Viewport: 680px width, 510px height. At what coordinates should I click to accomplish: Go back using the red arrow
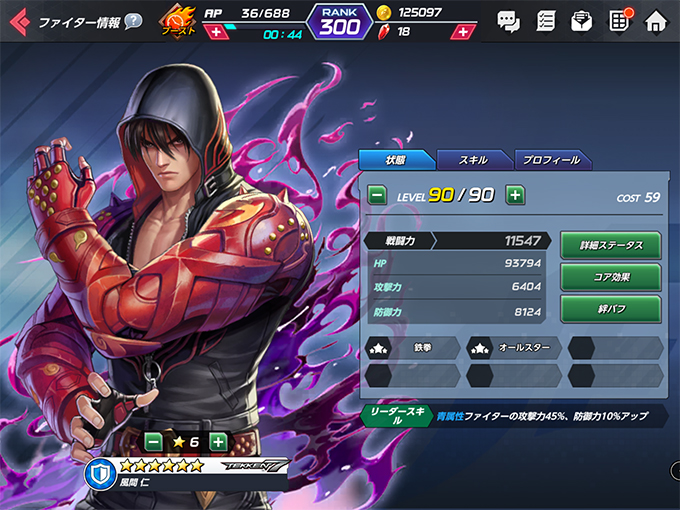(18, 21)
